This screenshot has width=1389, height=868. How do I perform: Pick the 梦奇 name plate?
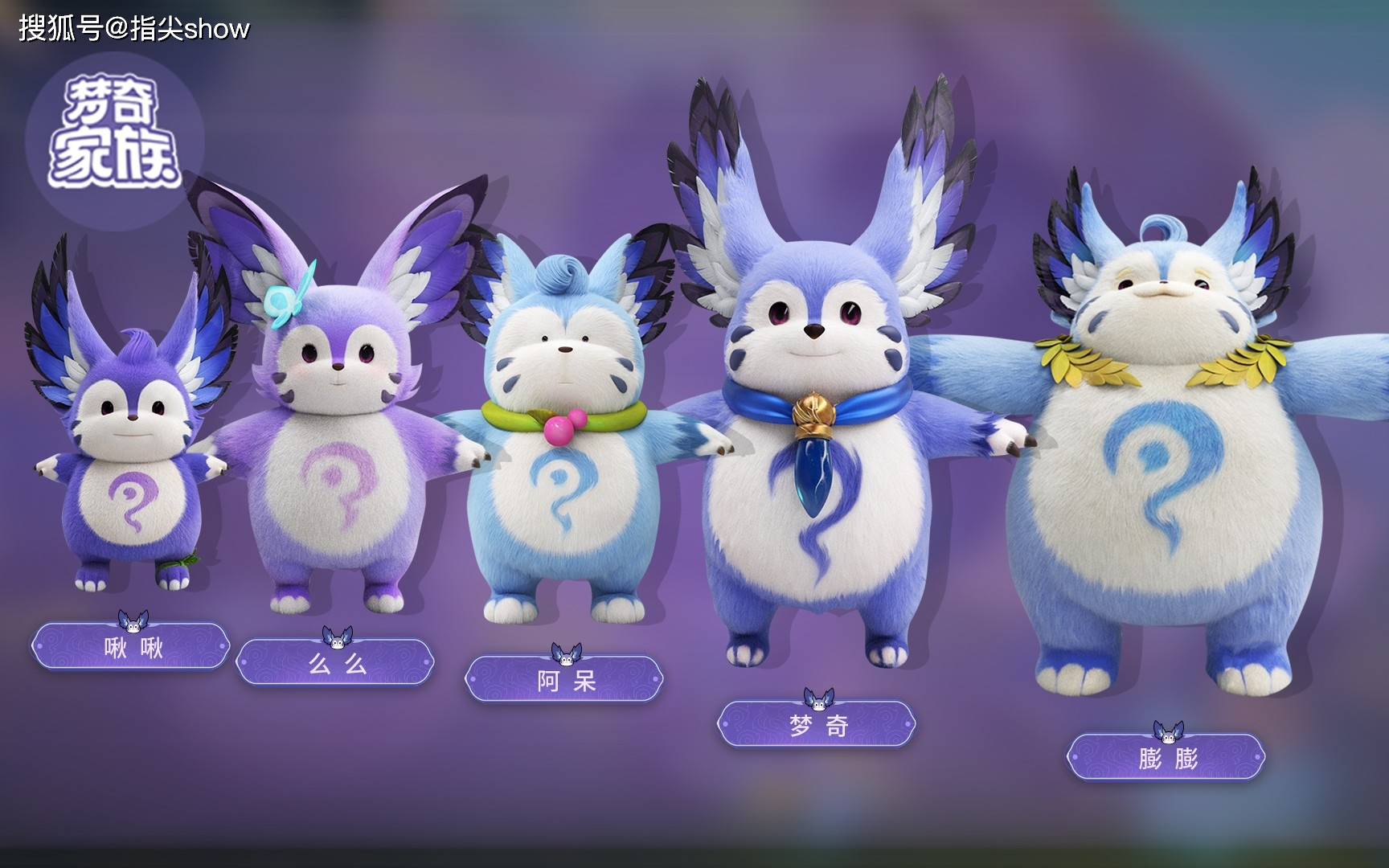[x=817, y=725]
